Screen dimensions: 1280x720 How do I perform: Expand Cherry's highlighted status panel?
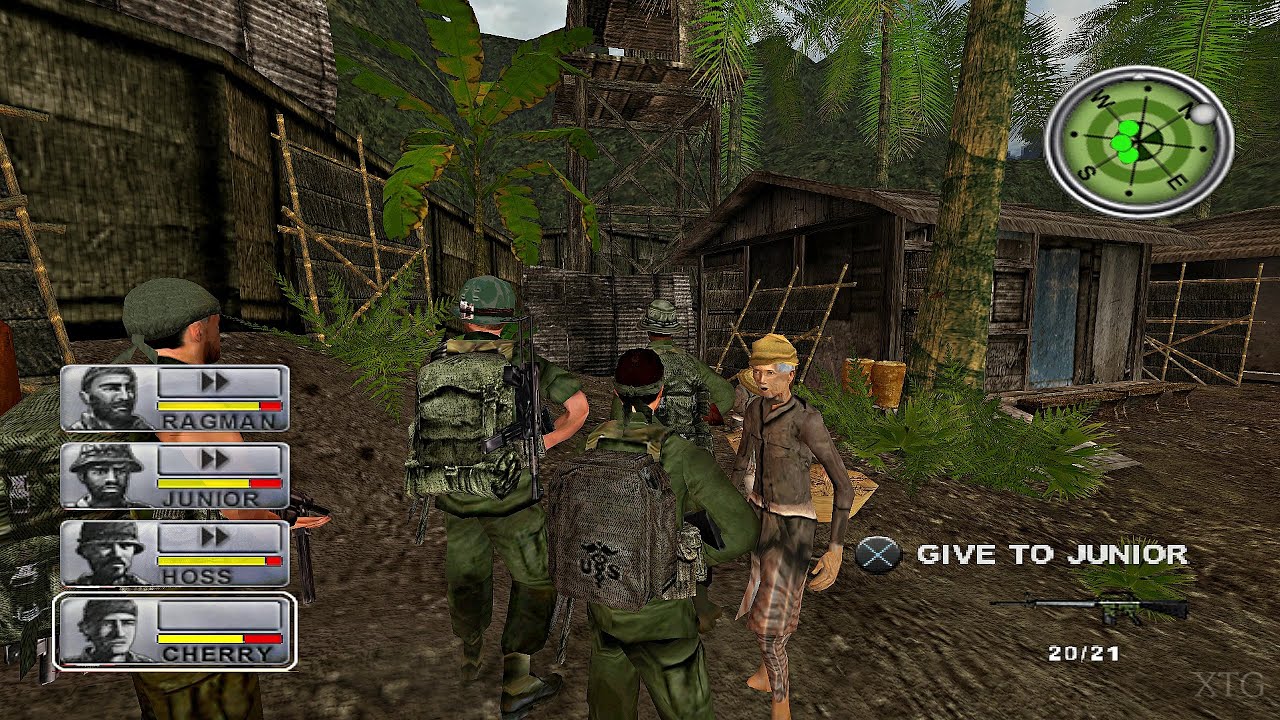(175, 633)
